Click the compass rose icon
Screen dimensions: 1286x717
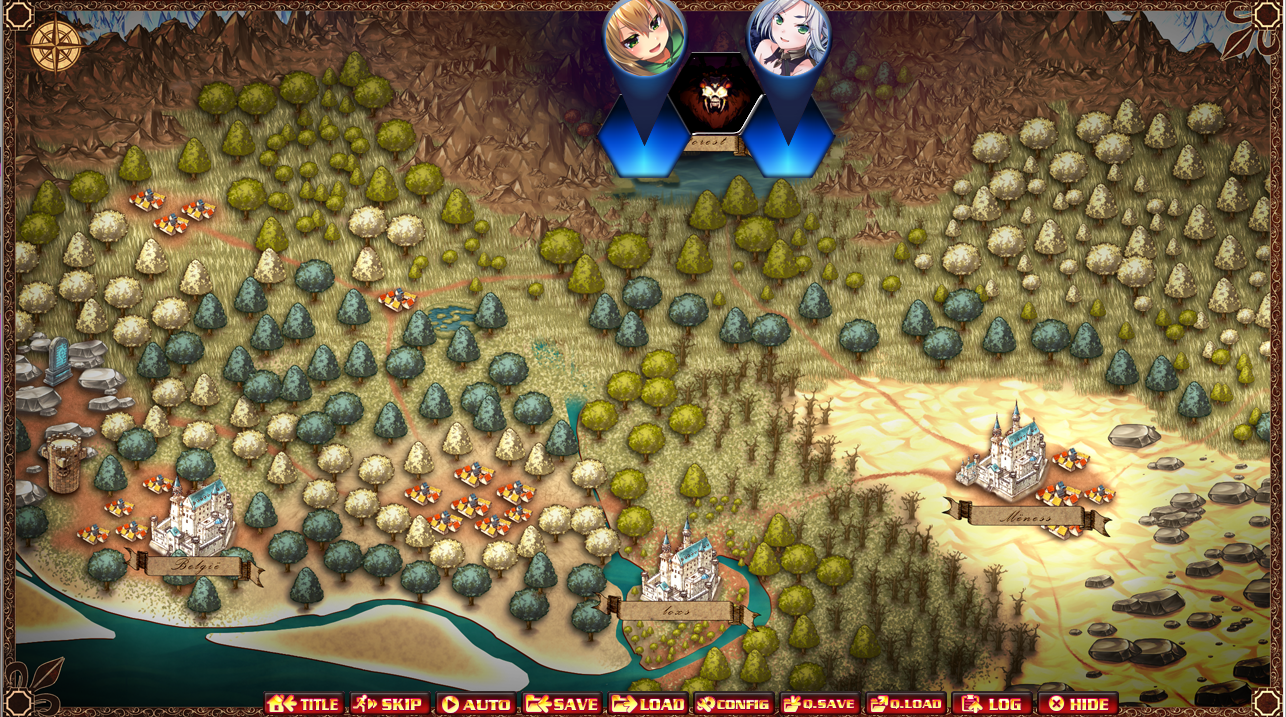tap(55, 45)
